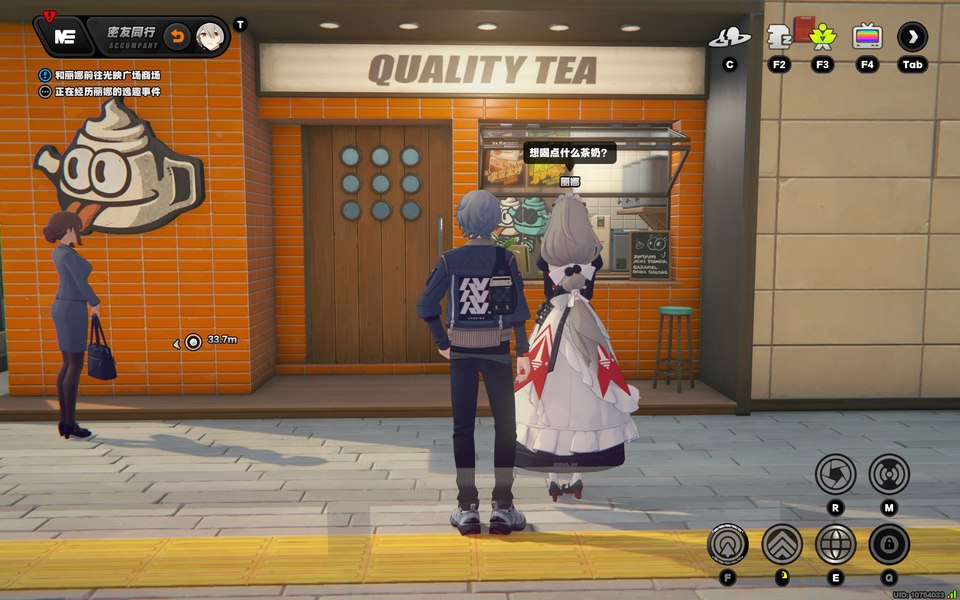Open the planet-shaped icon in the top bar

point(729,38)
